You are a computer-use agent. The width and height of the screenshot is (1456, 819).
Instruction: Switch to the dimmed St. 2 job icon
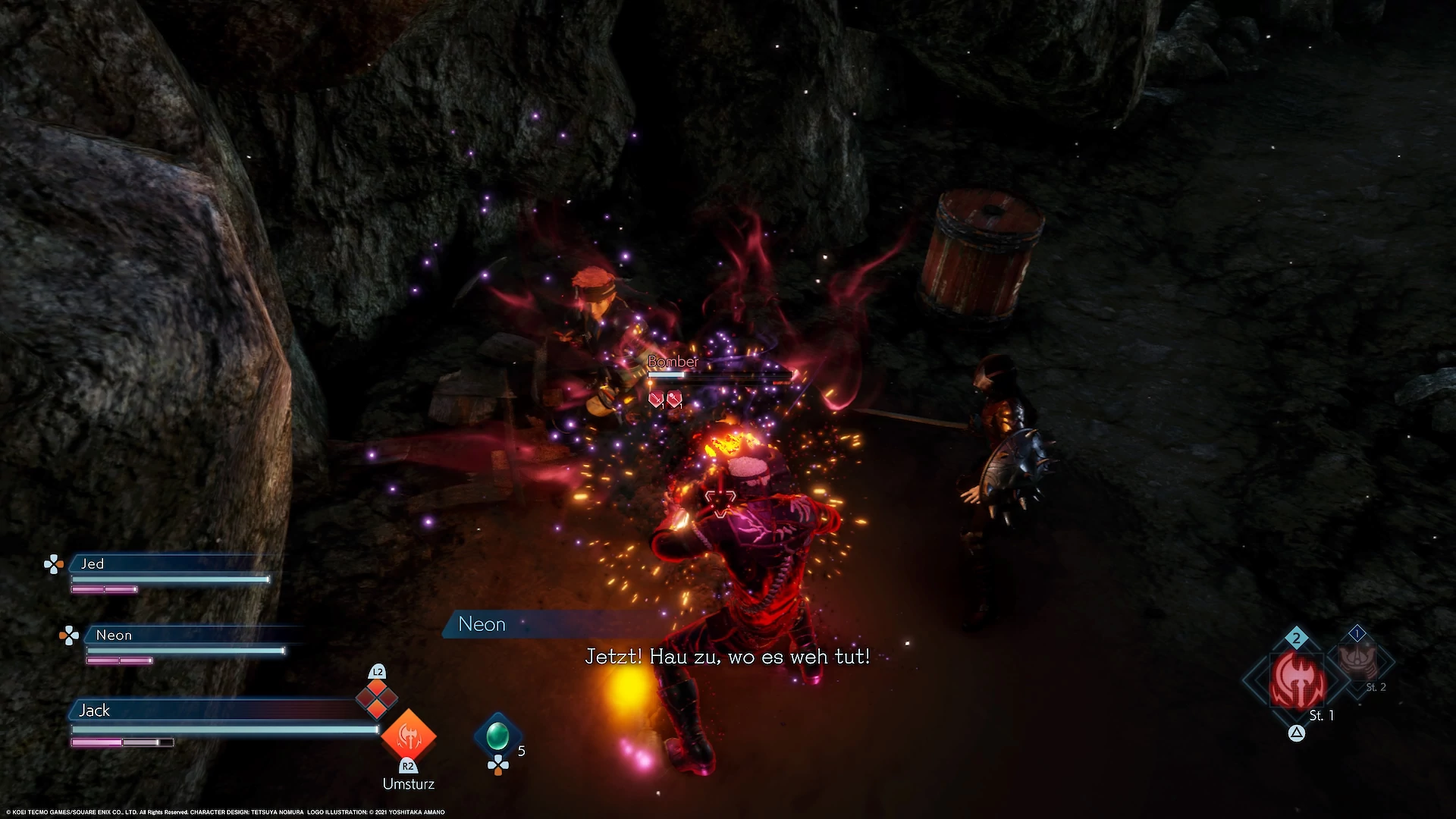(1357, 661)
